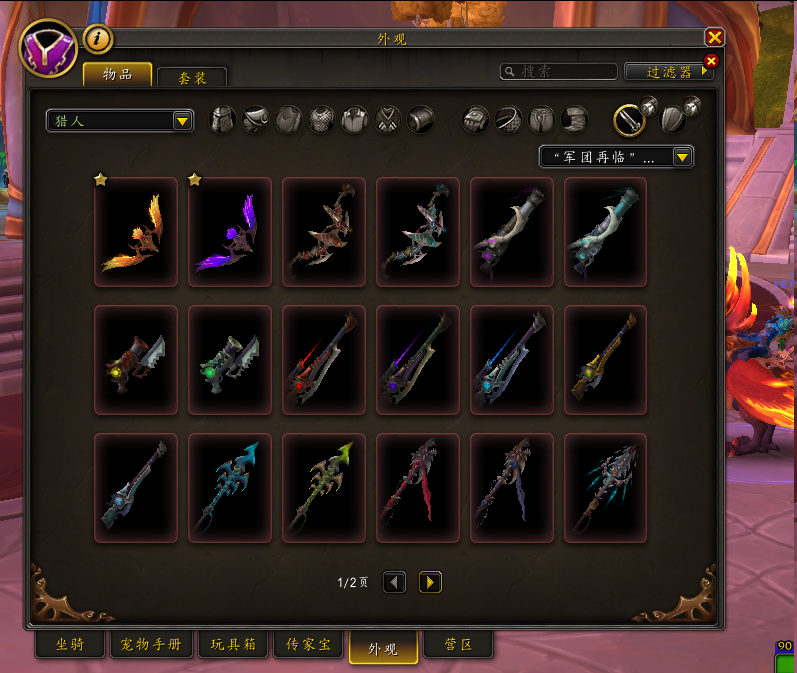
Task: Choose the off-hand shield slot icon
Action: click(674, 120)
